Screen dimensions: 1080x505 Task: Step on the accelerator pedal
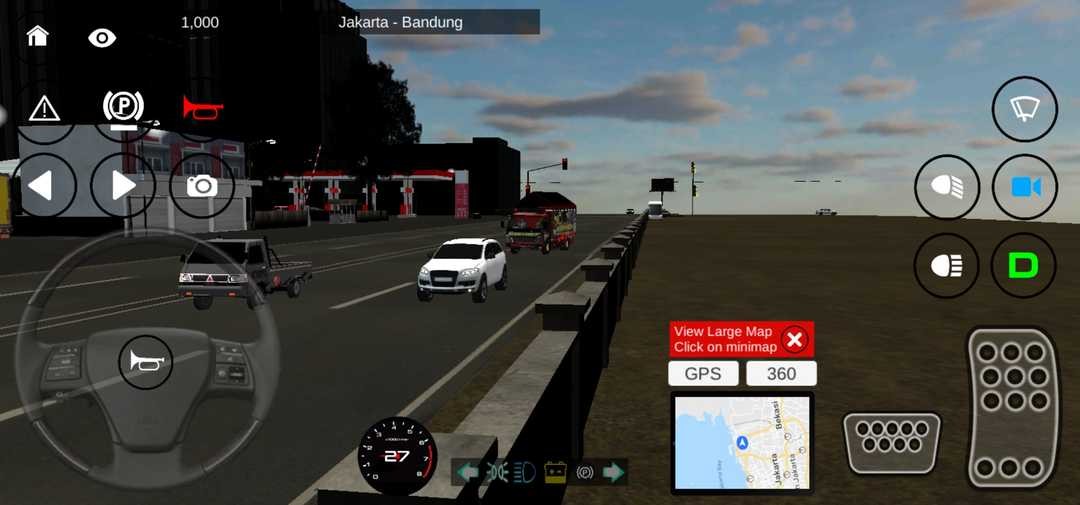(x=1012, y=407)
